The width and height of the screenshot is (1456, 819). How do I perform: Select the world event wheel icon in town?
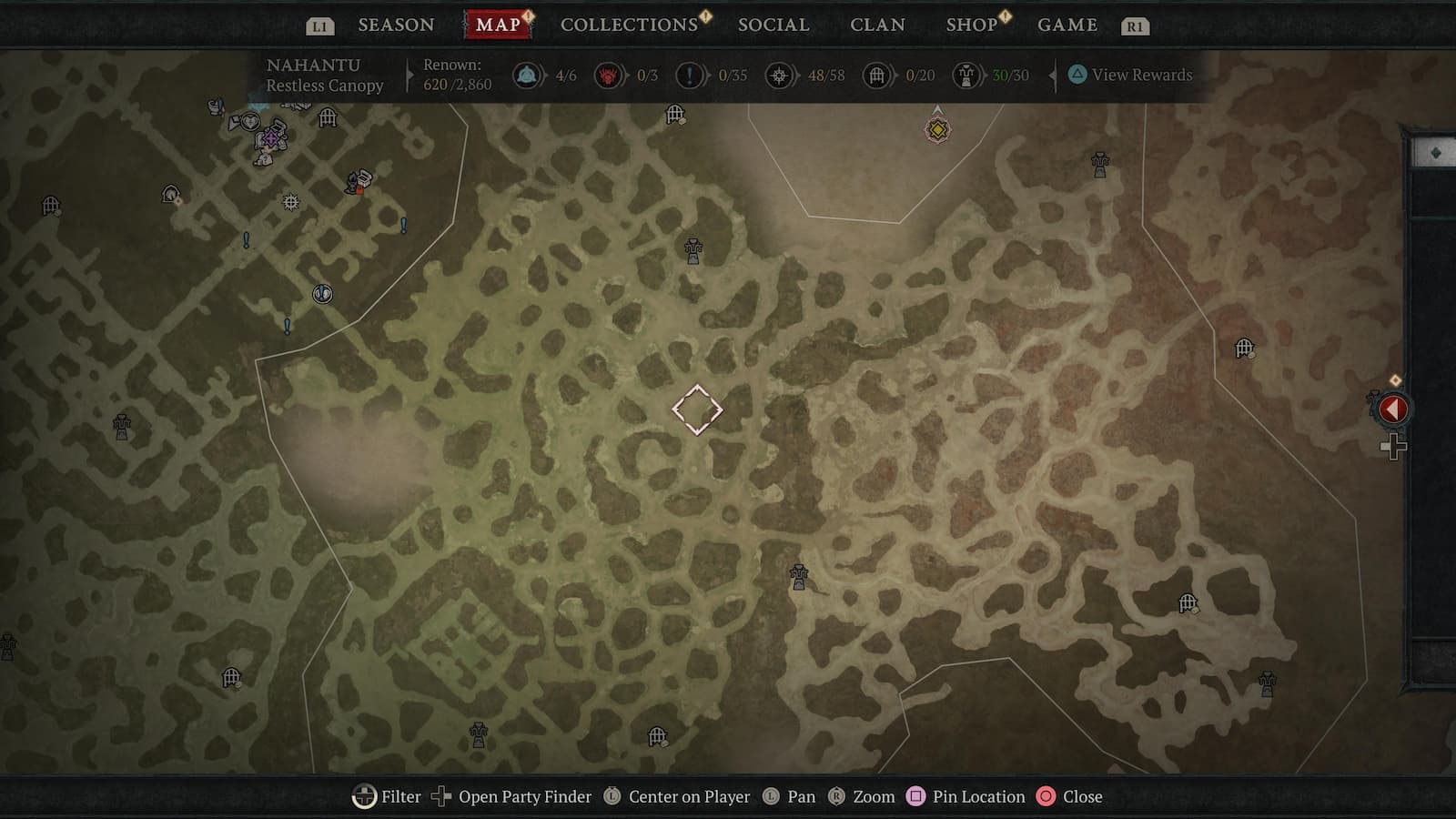291,203
